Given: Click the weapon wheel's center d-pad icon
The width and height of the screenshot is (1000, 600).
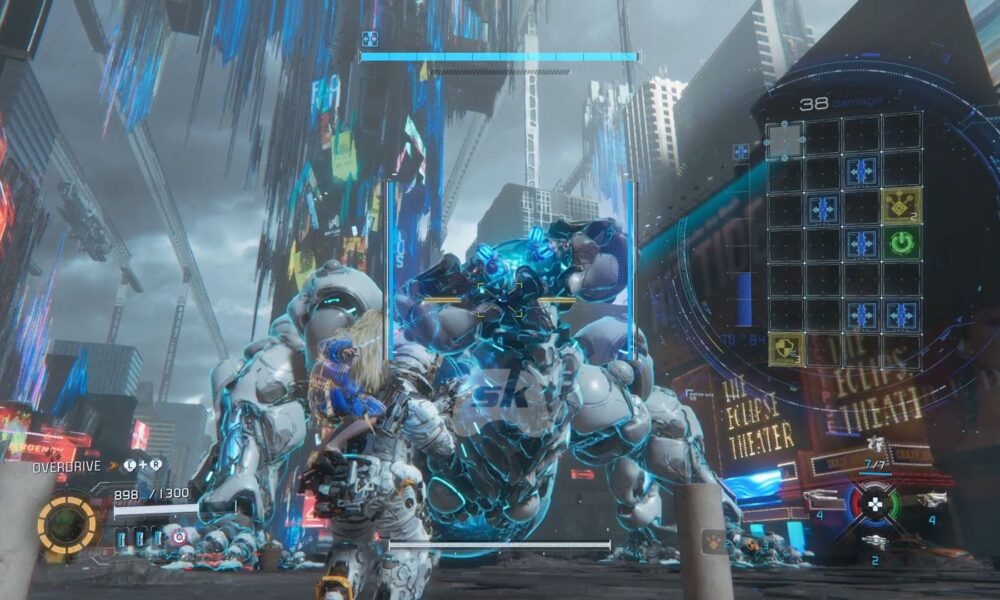Looking at the screenshot, I should pos(875,501).
